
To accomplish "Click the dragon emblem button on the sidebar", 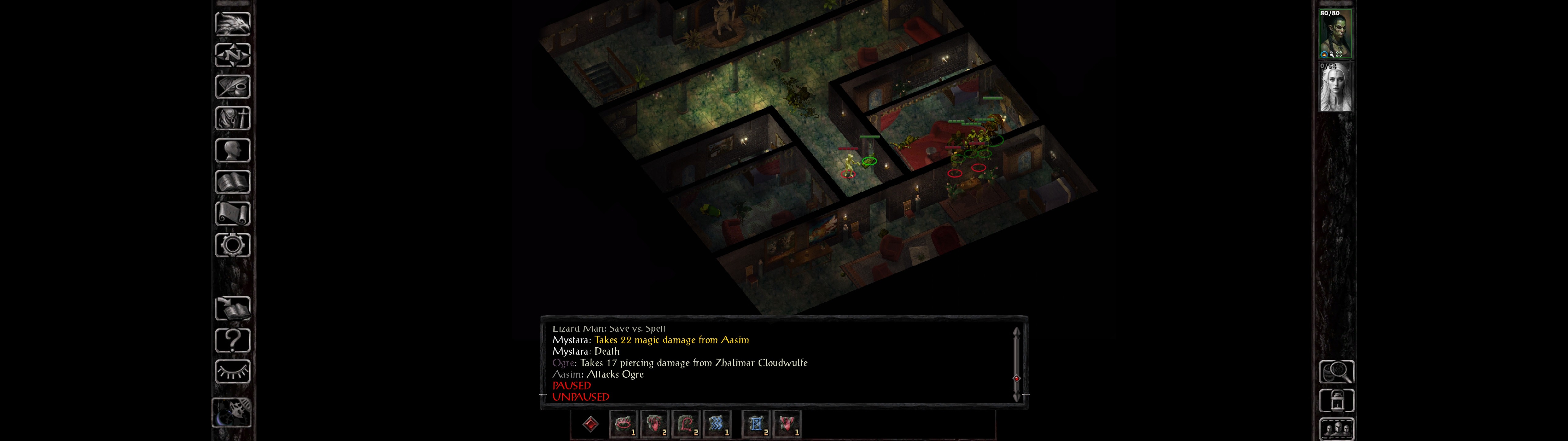I will [232, 24].
